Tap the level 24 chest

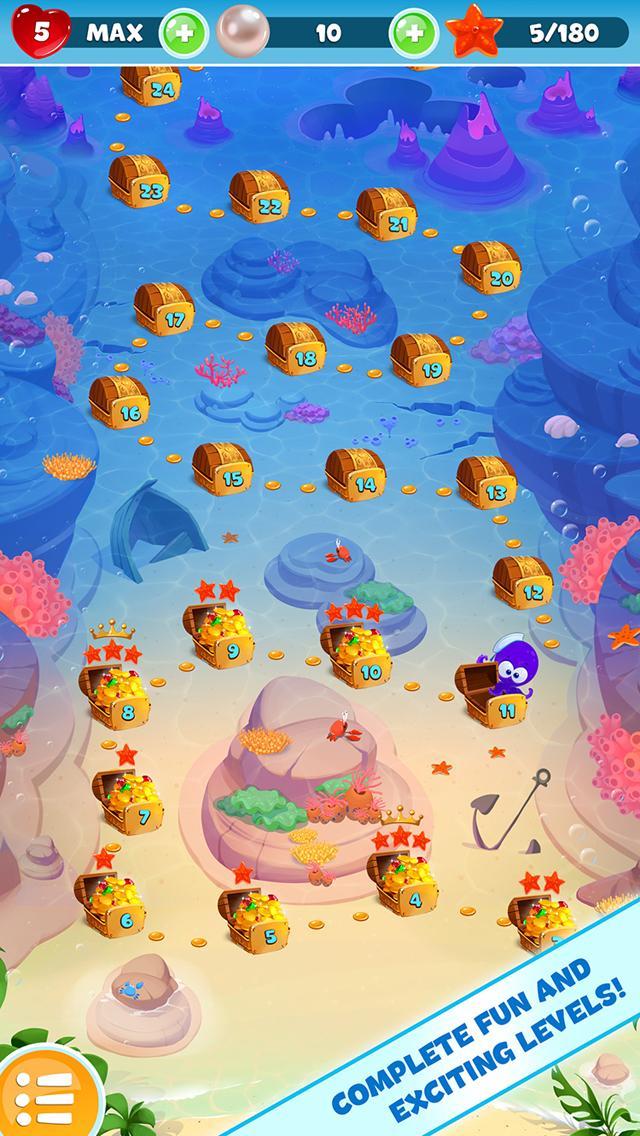151,84
